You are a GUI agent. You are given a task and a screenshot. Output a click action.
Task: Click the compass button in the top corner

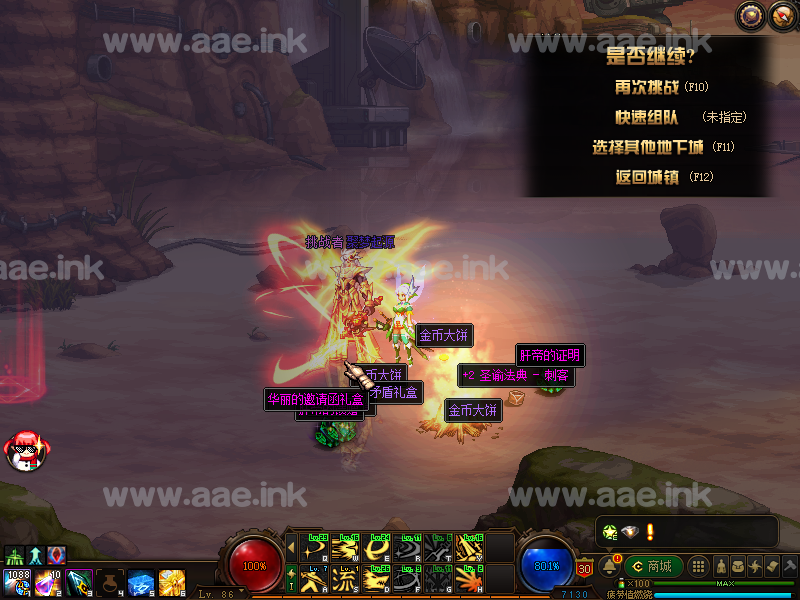750,14
